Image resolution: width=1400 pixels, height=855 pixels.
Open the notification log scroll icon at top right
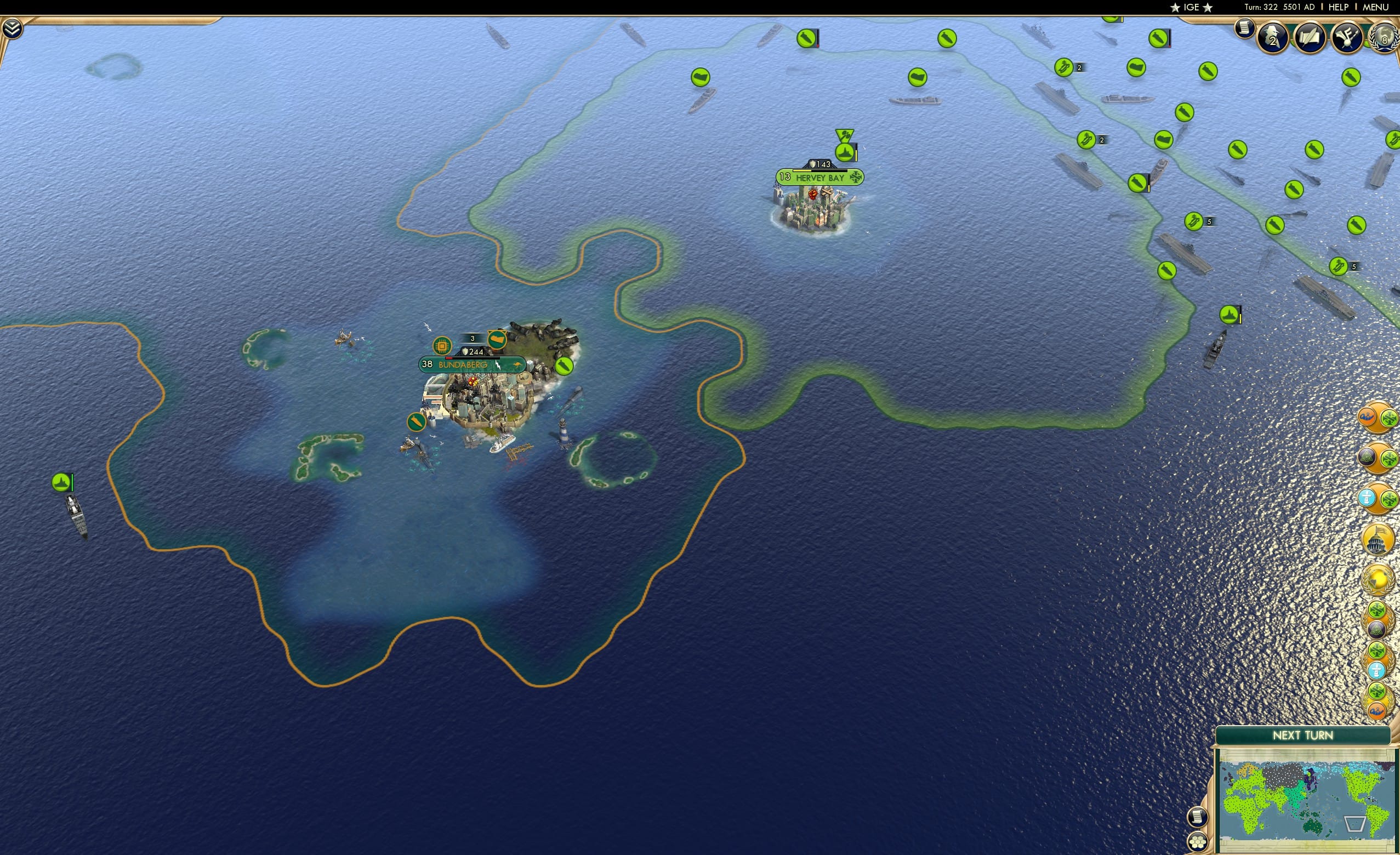1244,29
